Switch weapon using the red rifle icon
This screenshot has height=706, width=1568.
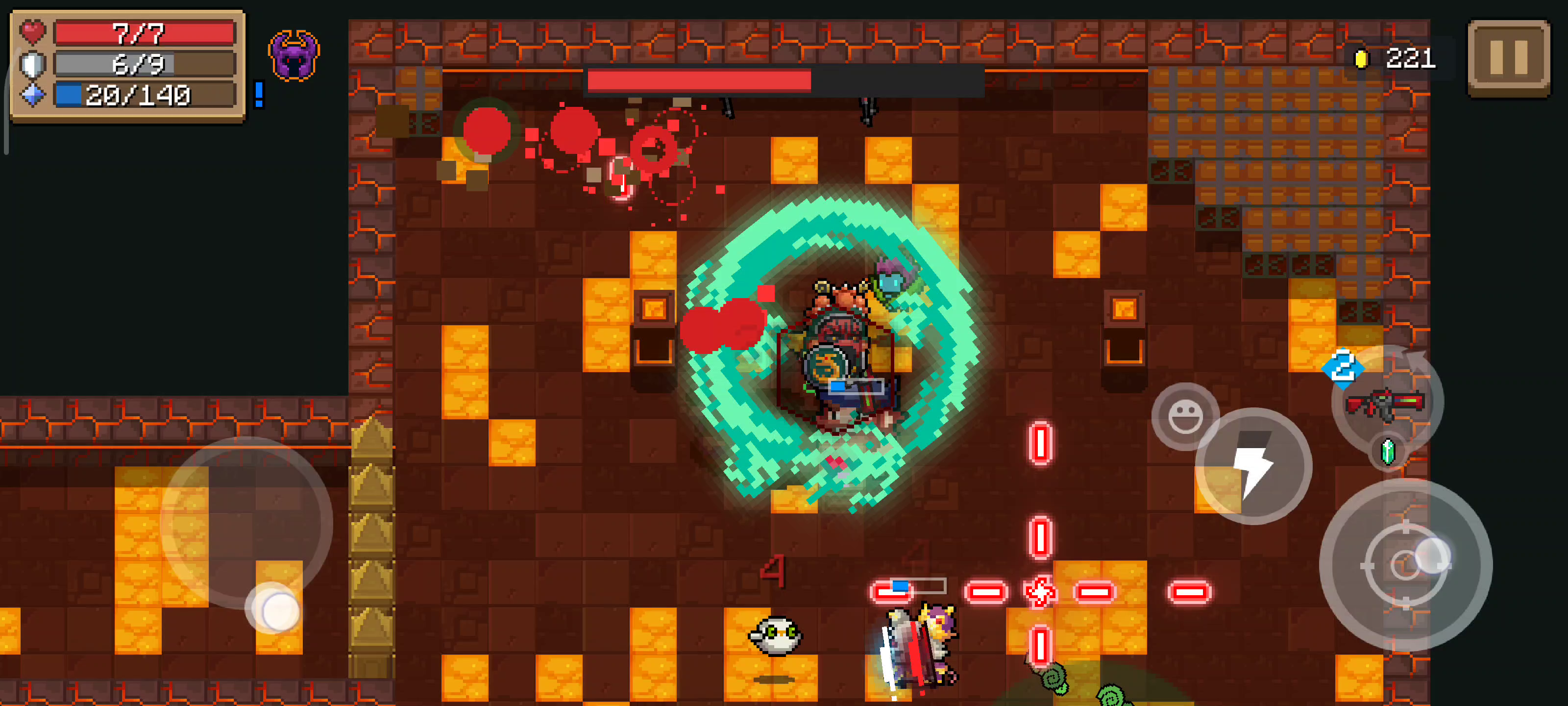point(1385,403)
